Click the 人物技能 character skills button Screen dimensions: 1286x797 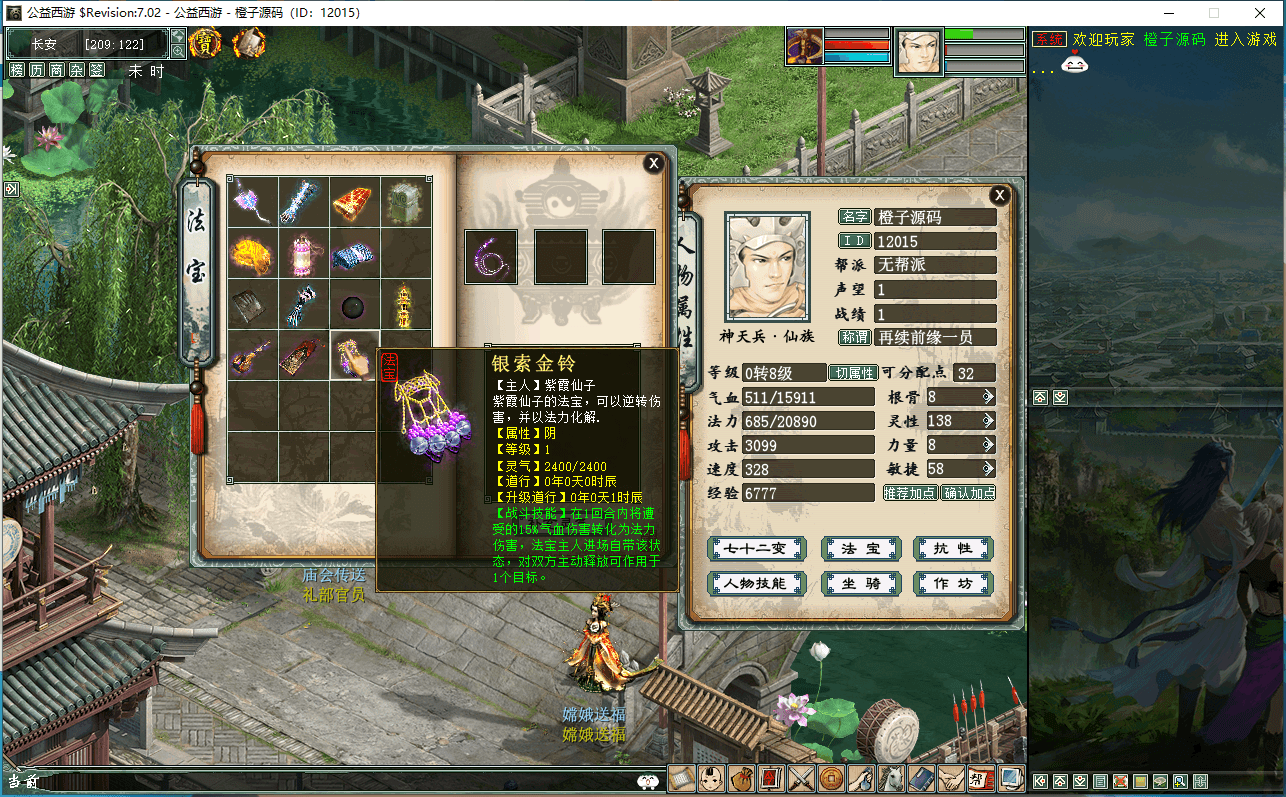point(756,583)
